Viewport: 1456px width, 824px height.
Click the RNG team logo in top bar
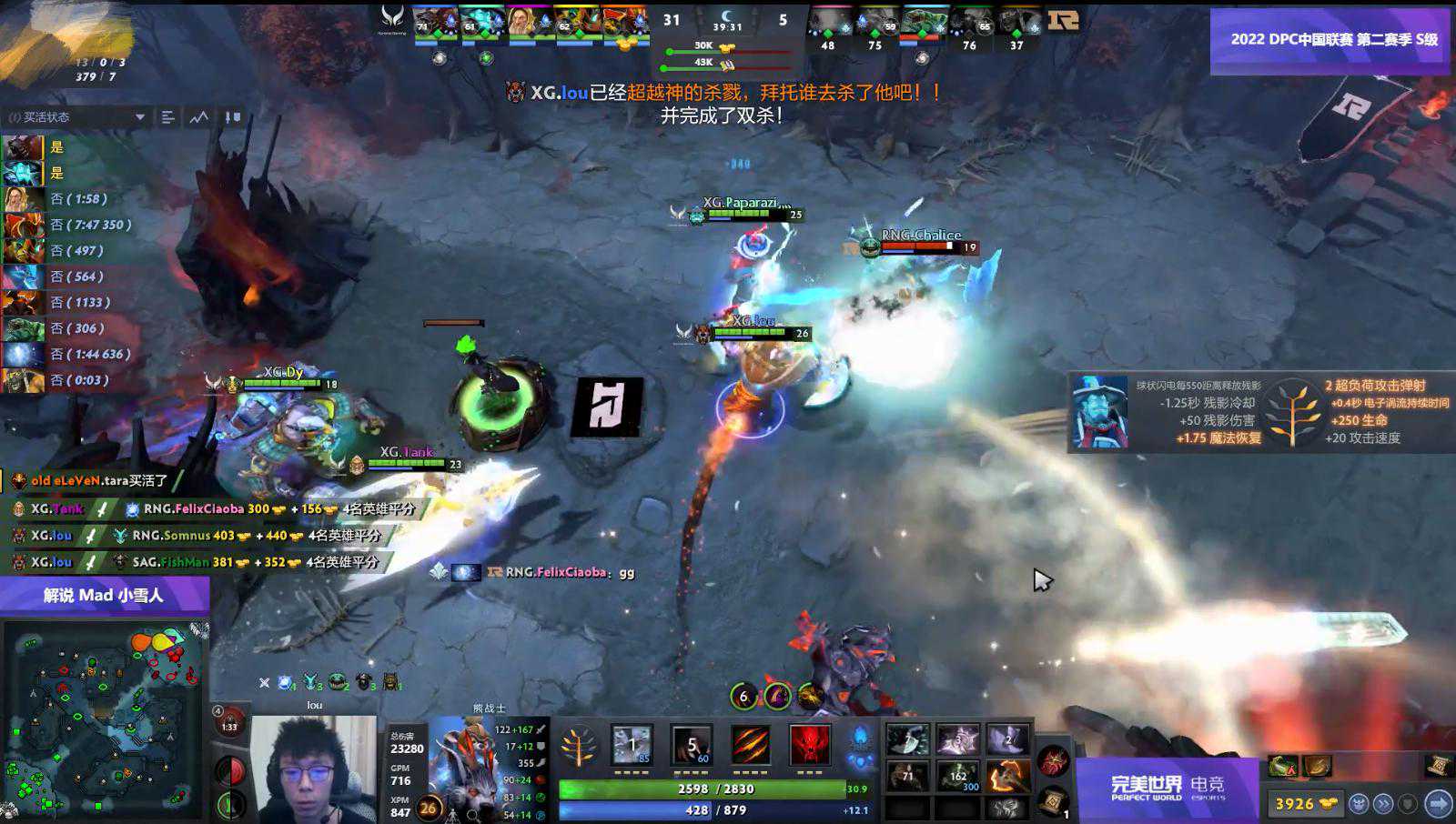[x=1063, y=20]
